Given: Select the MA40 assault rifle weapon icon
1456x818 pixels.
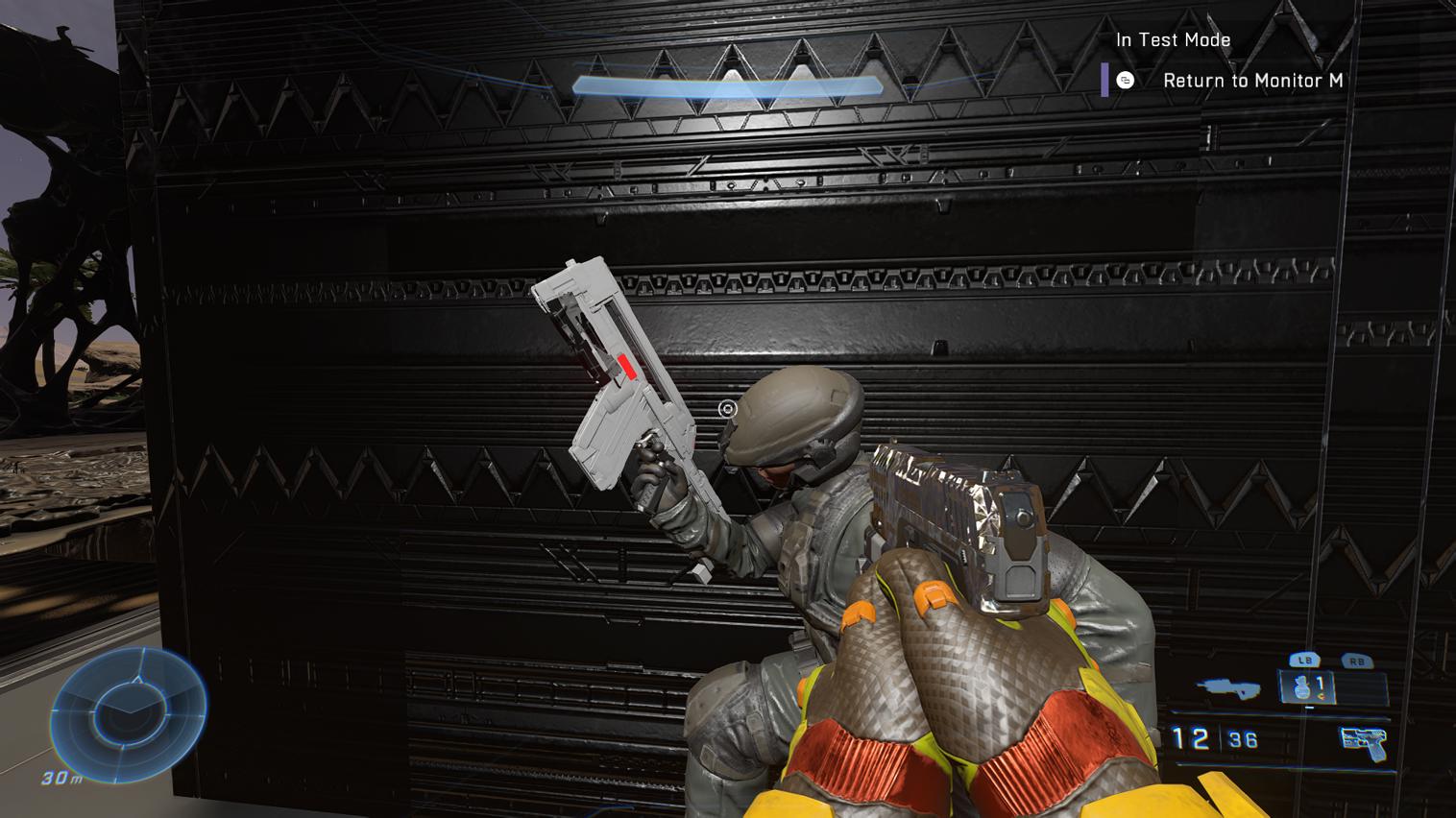Looking at the screenshot, I should (x=1226, y=688).
